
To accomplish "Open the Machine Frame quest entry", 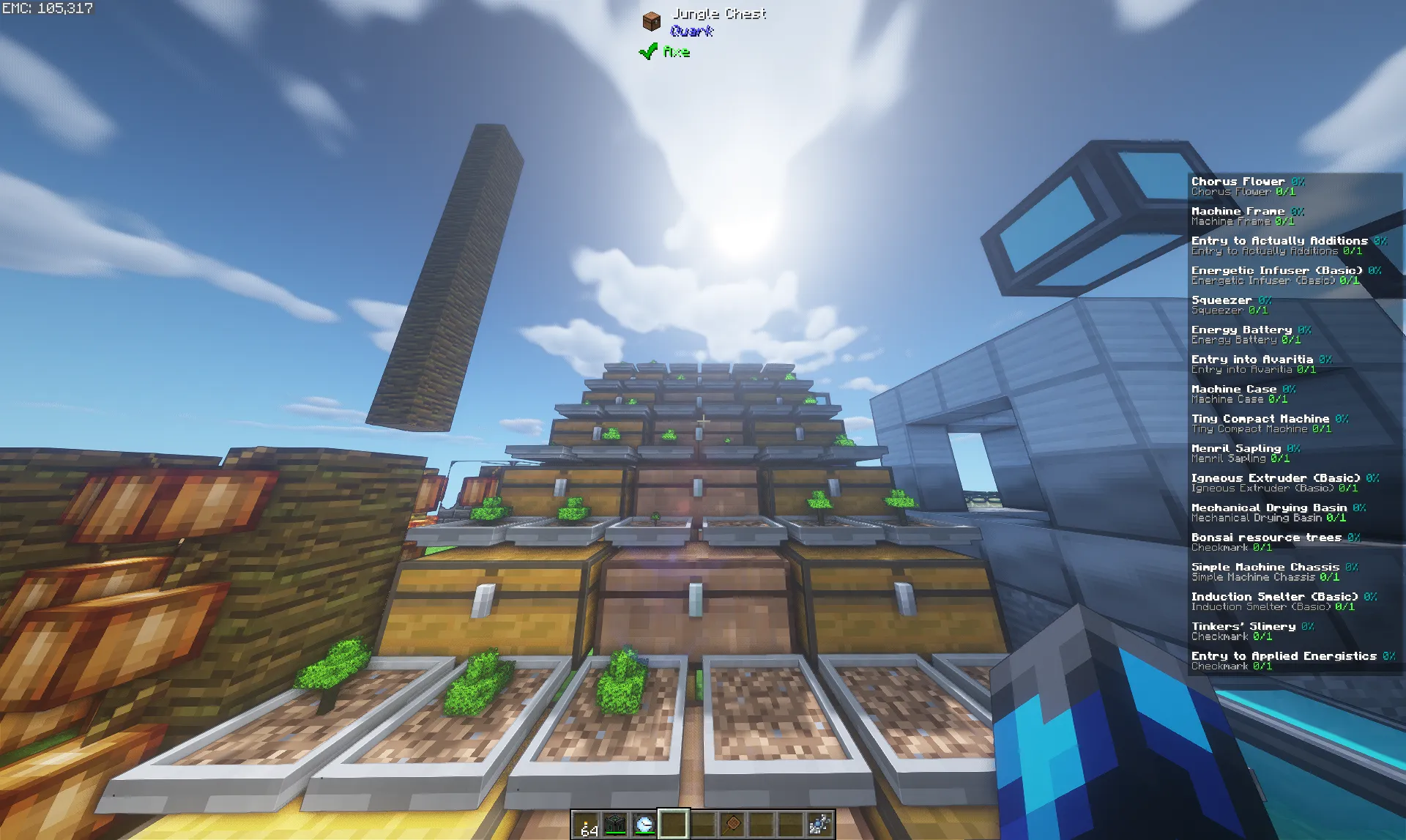I will click(1238, 211).
